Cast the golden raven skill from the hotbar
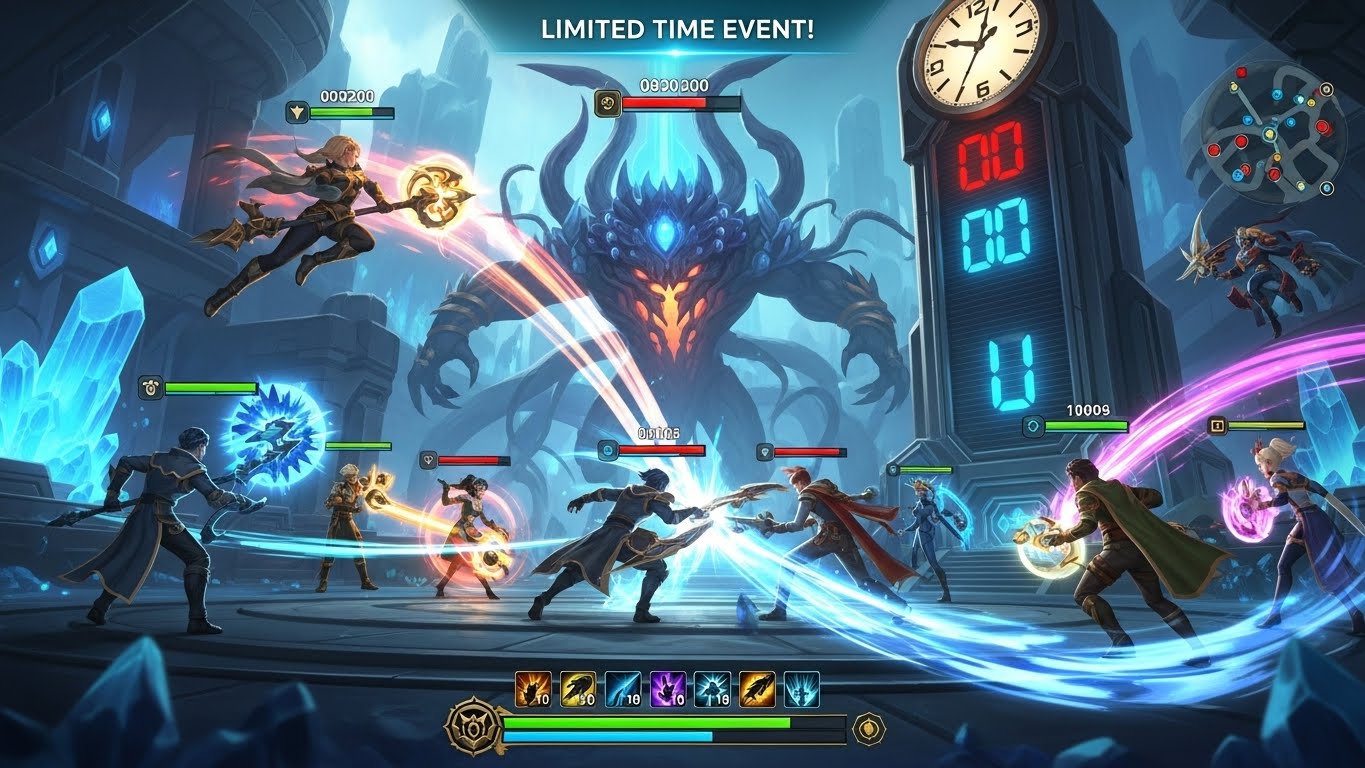 (577, 687)
